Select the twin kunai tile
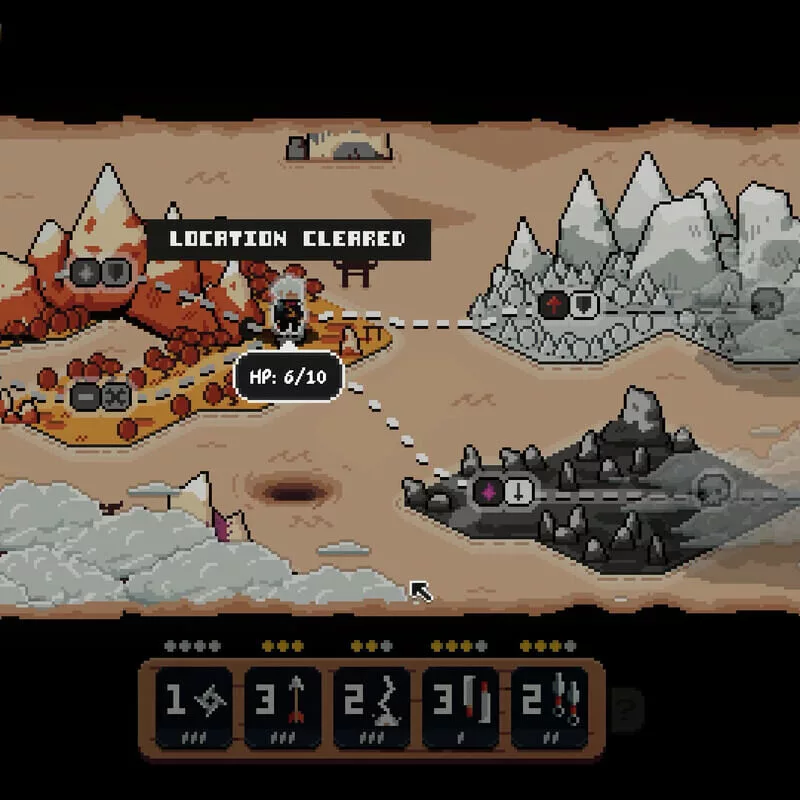800x800 pixels. coord(551,706)
